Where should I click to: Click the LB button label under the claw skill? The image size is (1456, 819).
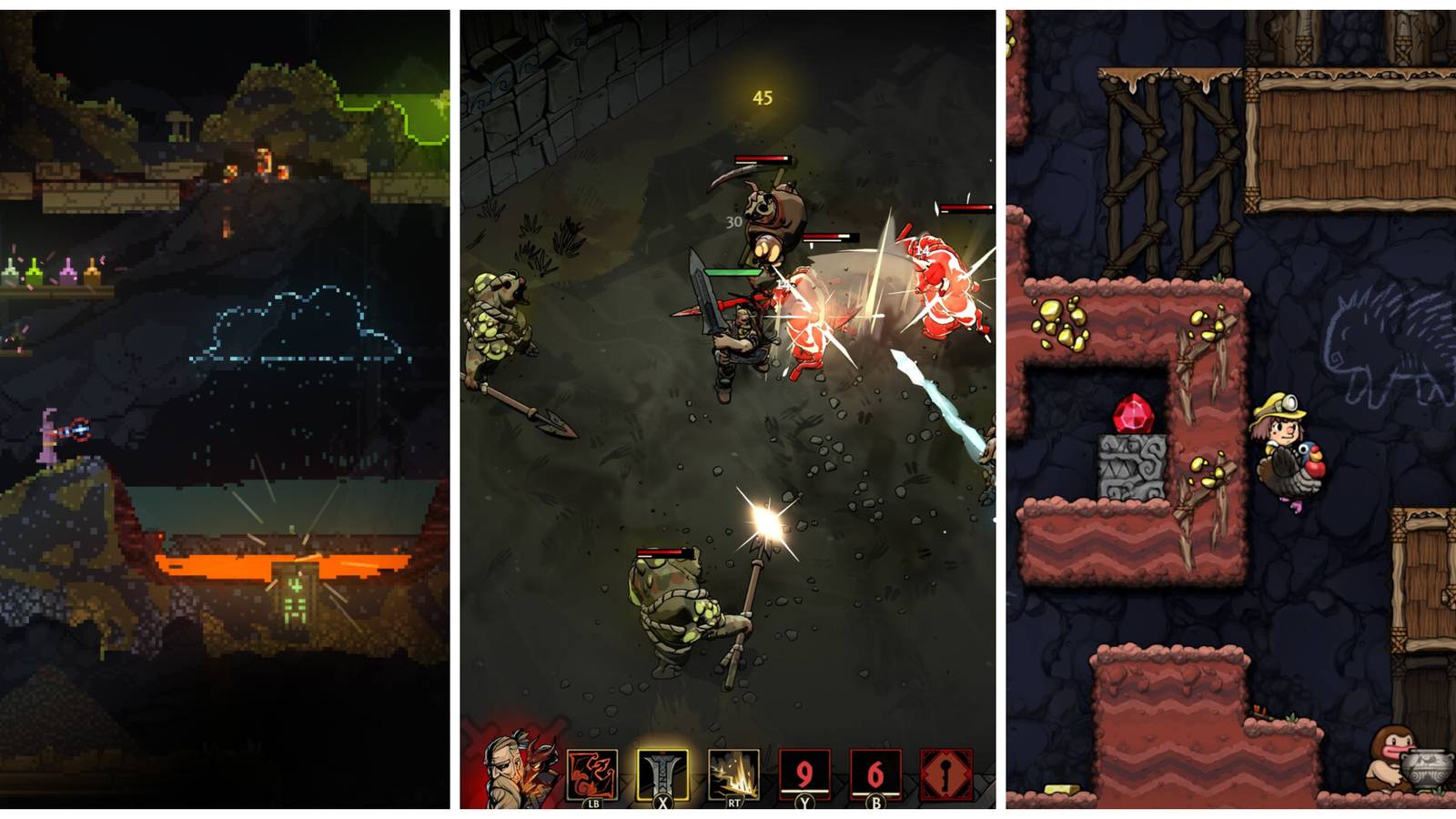click(x=595, y=803)
